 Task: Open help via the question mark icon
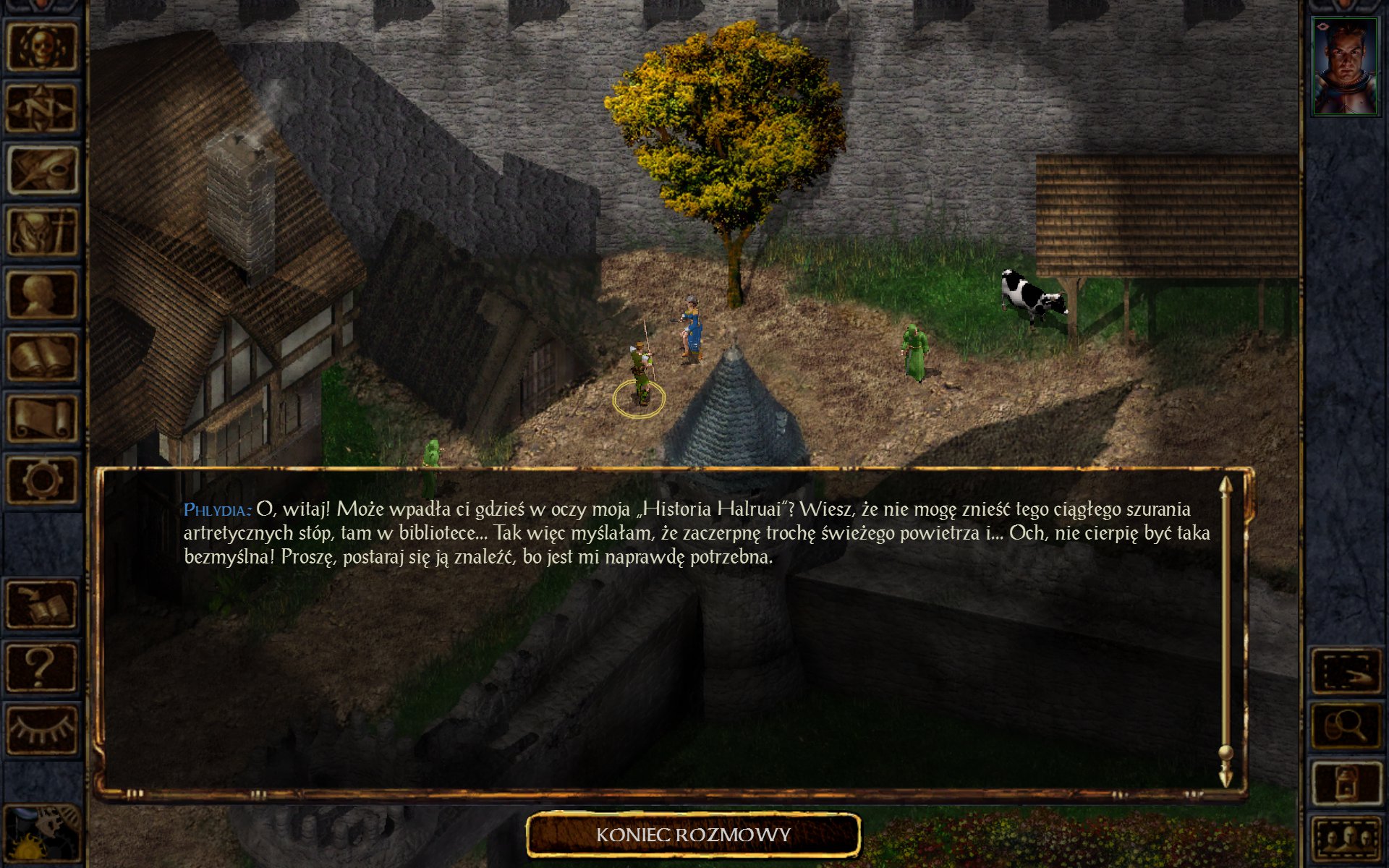click(x=42, y=668)
